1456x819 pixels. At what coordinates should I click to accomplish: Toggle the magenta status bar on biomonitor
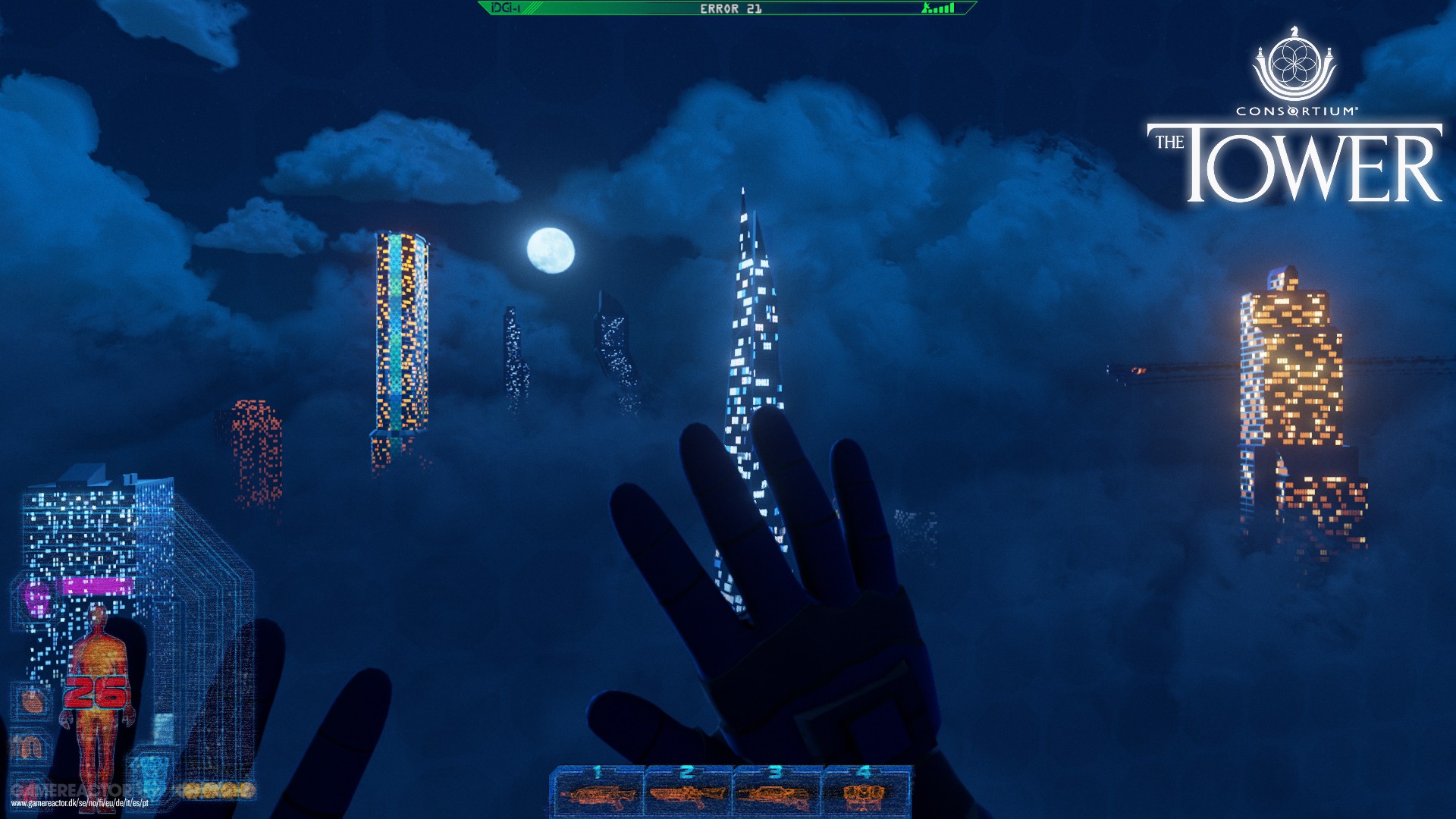(x=97, y=586)
